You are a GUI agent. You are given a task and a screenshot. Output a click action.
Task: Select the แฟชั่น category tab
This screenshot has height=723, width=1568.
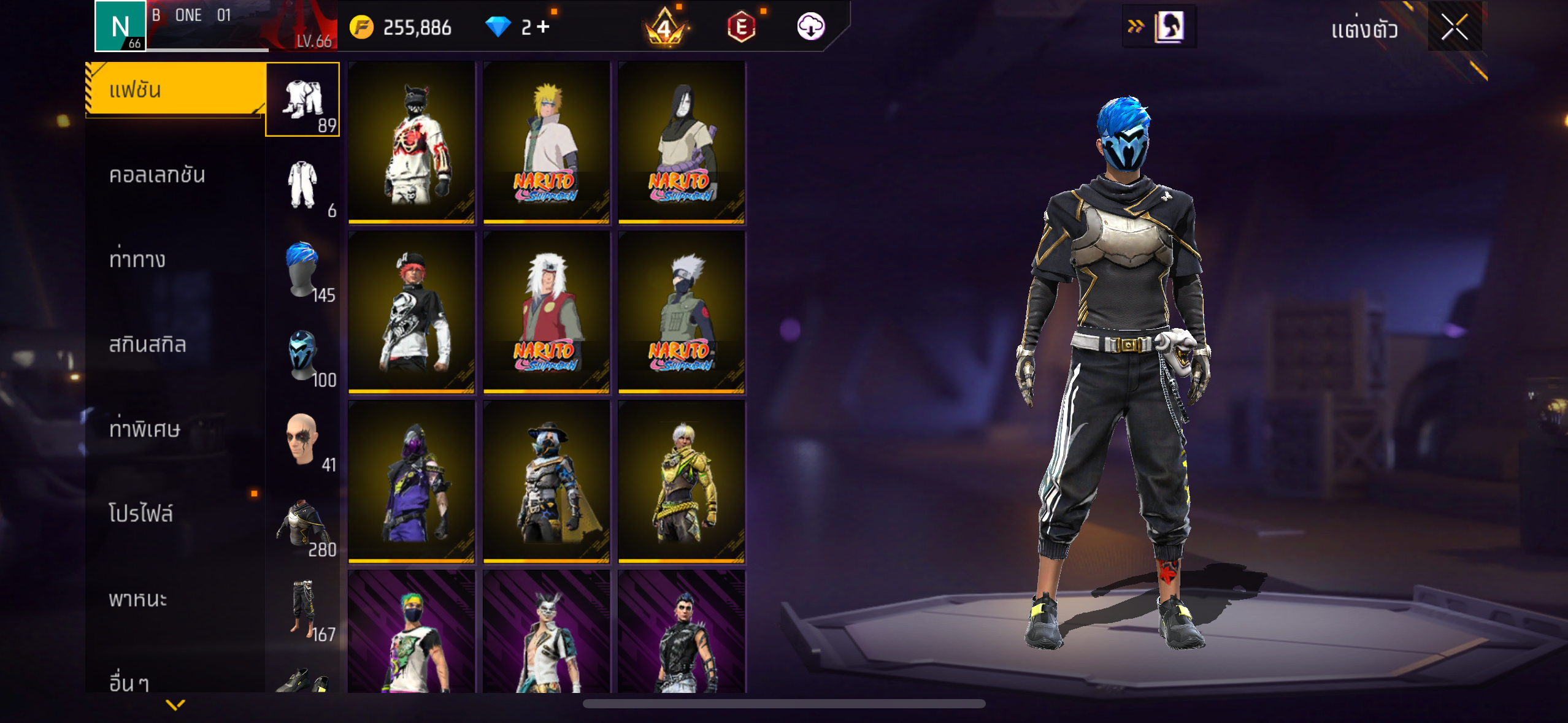point(175,90)
